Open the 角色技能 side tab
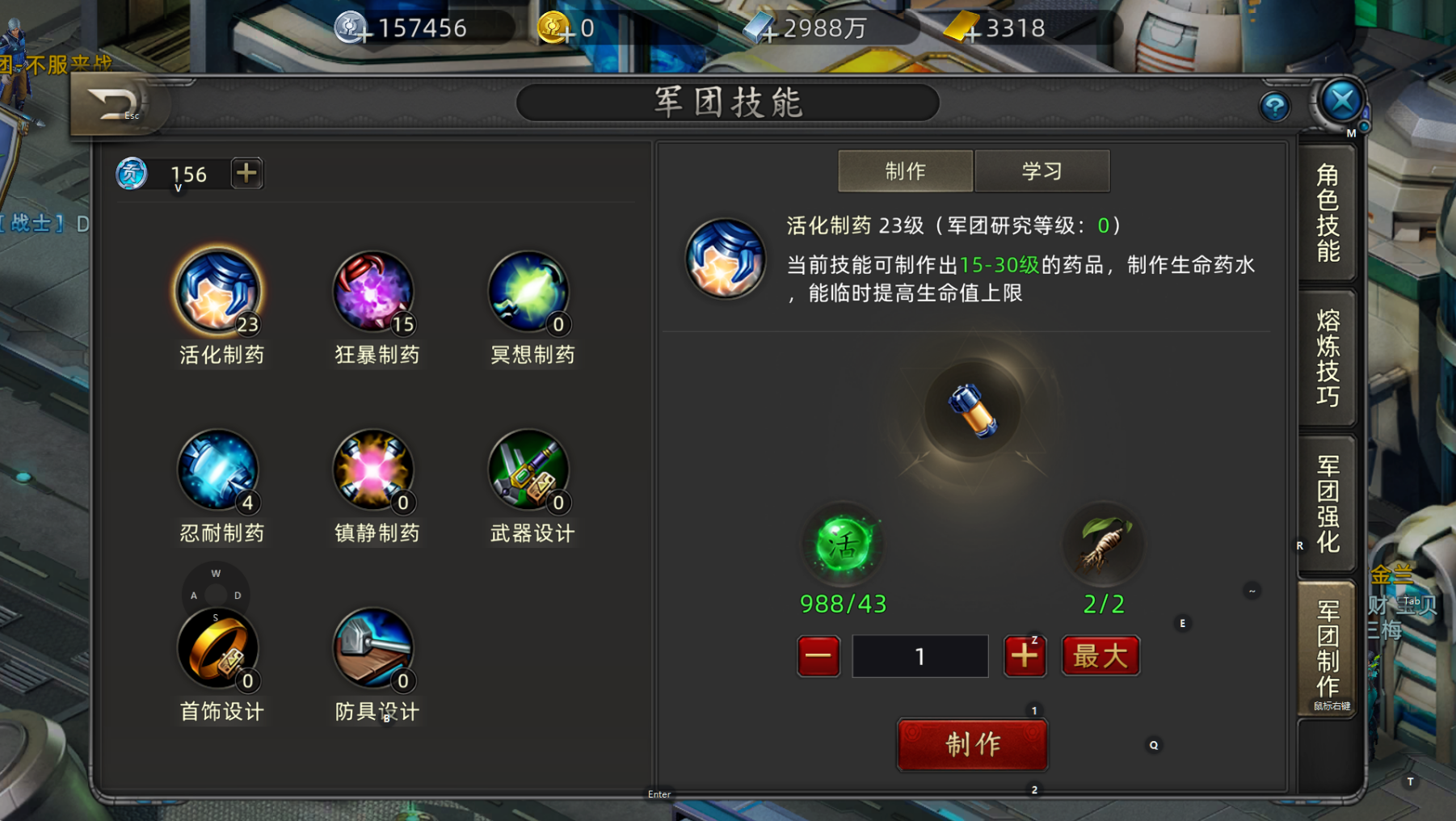 1328,214
